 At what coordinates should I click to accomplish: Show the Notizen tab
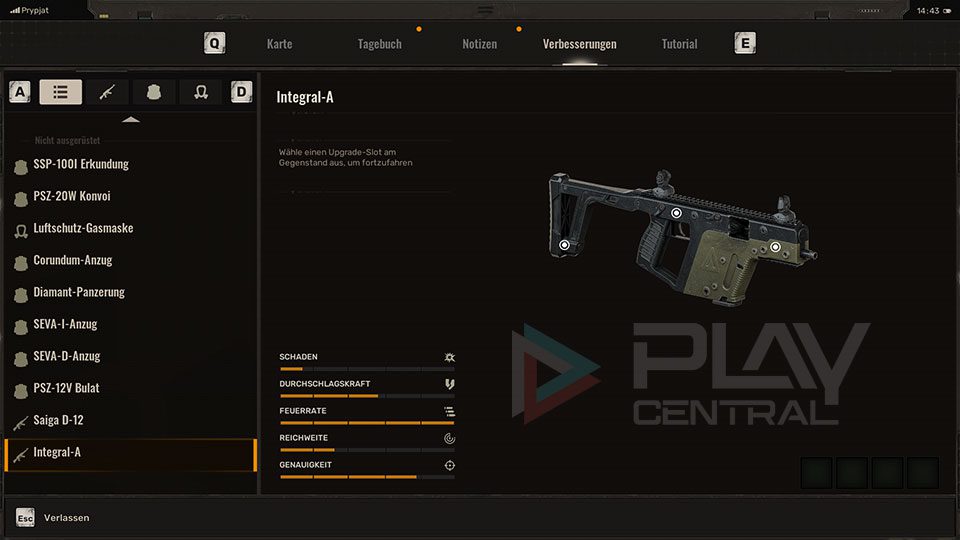479,44
